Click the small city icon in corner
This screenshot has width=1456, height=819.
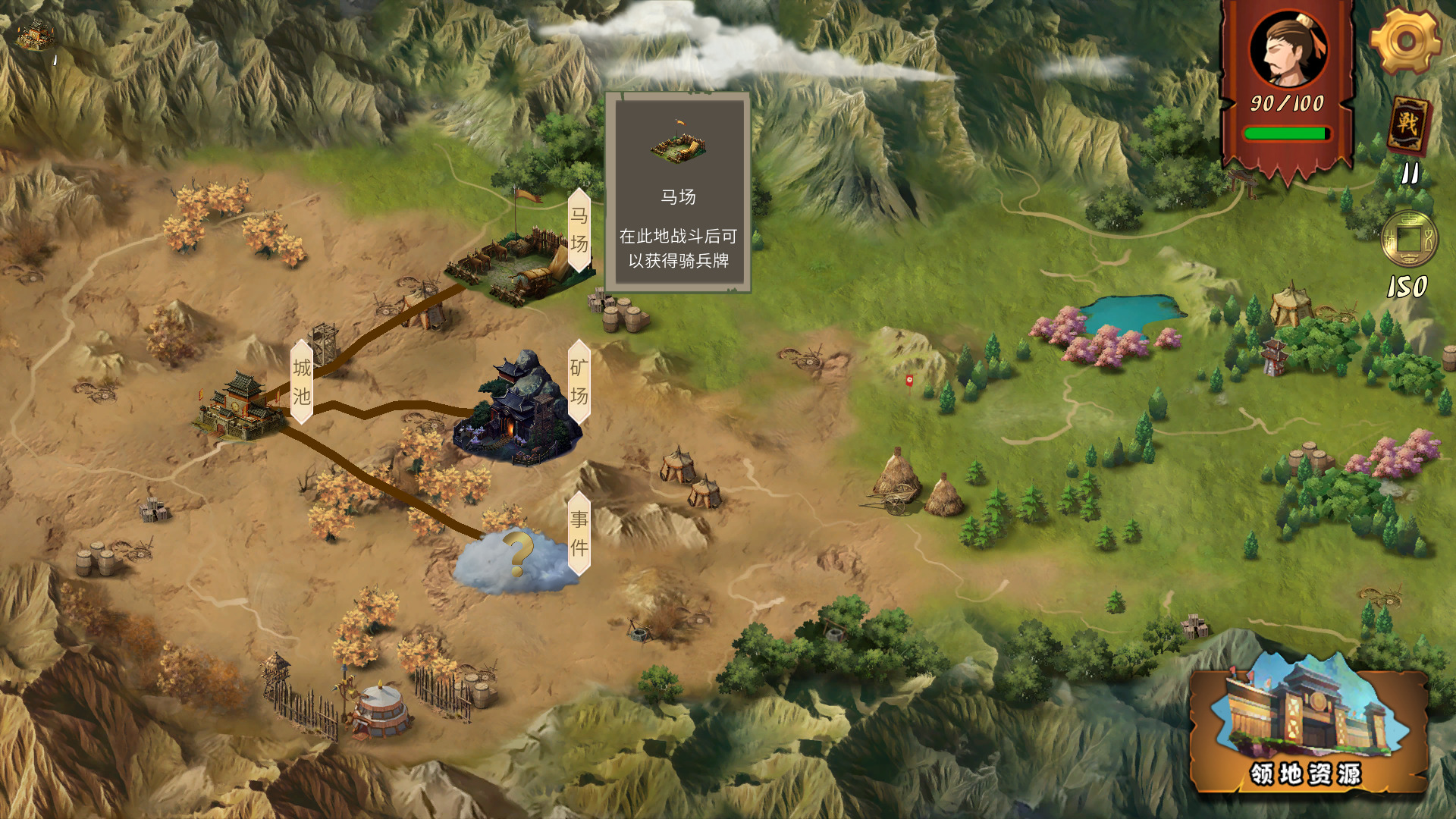tap(36, 34)
